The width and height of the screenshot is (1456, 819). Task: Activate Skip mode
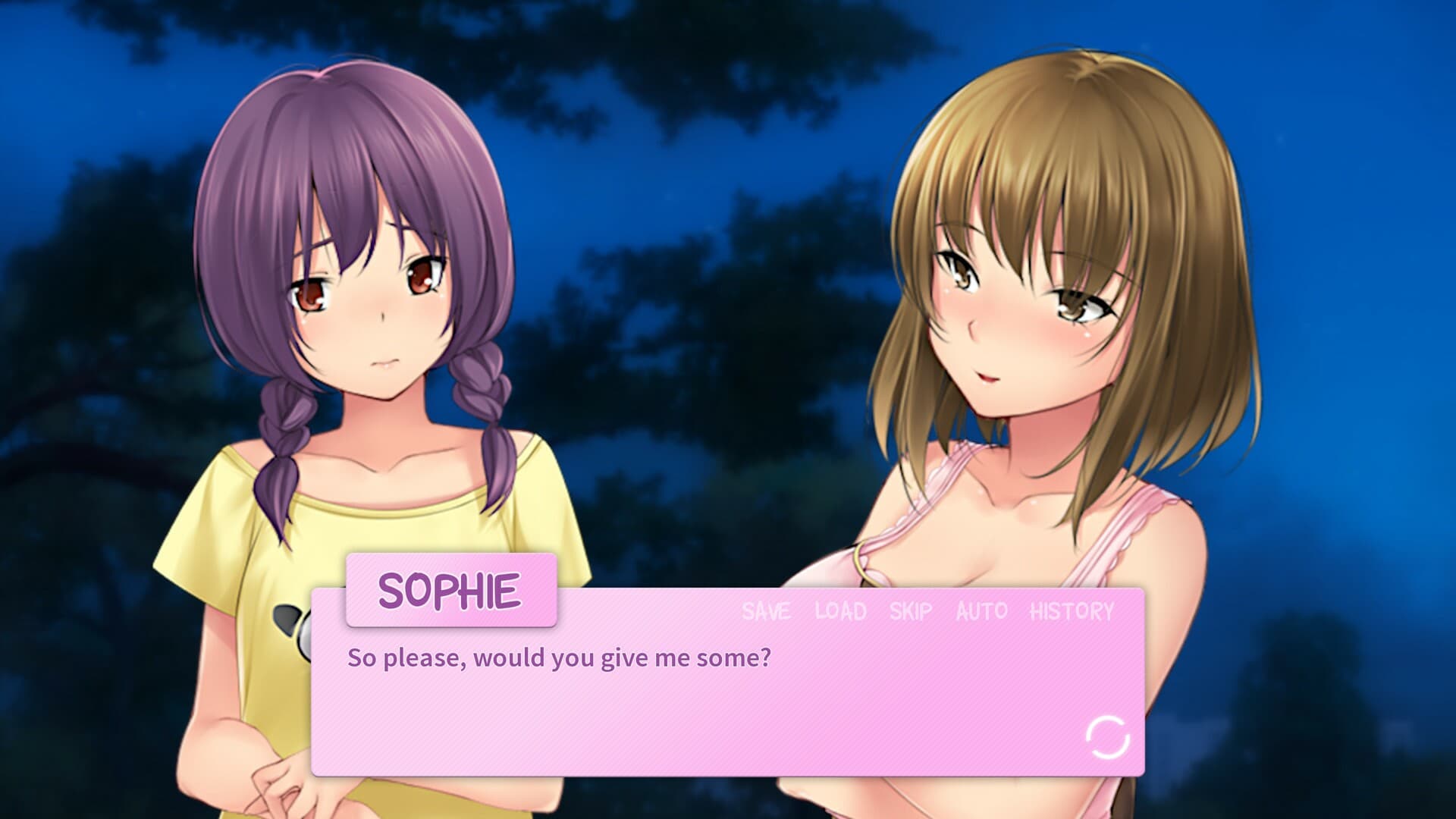(x=911, y=611)
